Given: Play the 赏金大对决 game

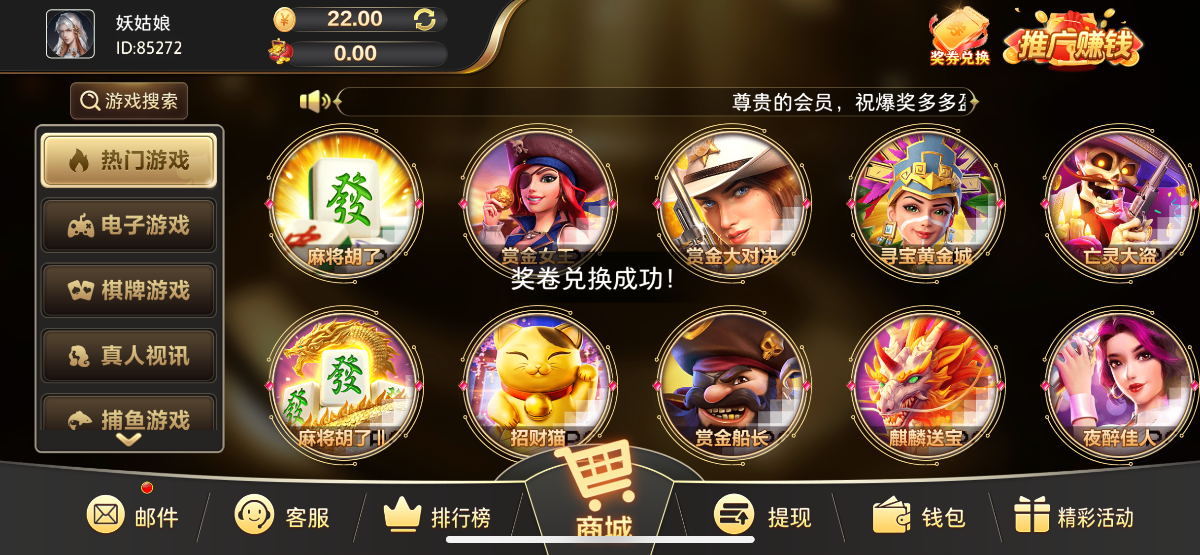Looking at the screenshot, I should coord(733,203).
